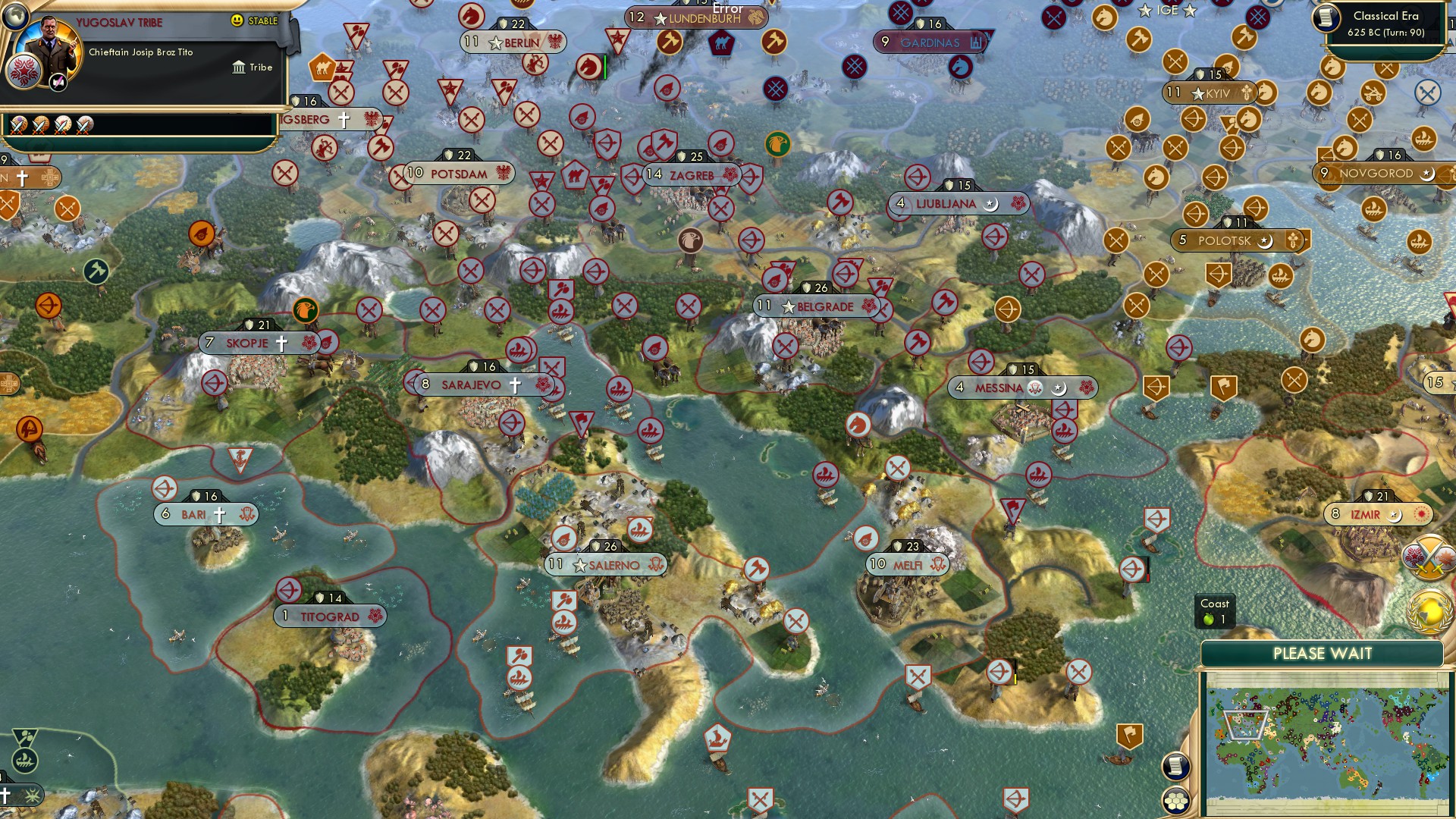Click the smiling STABLE happiness icon

tap(237, 21)
